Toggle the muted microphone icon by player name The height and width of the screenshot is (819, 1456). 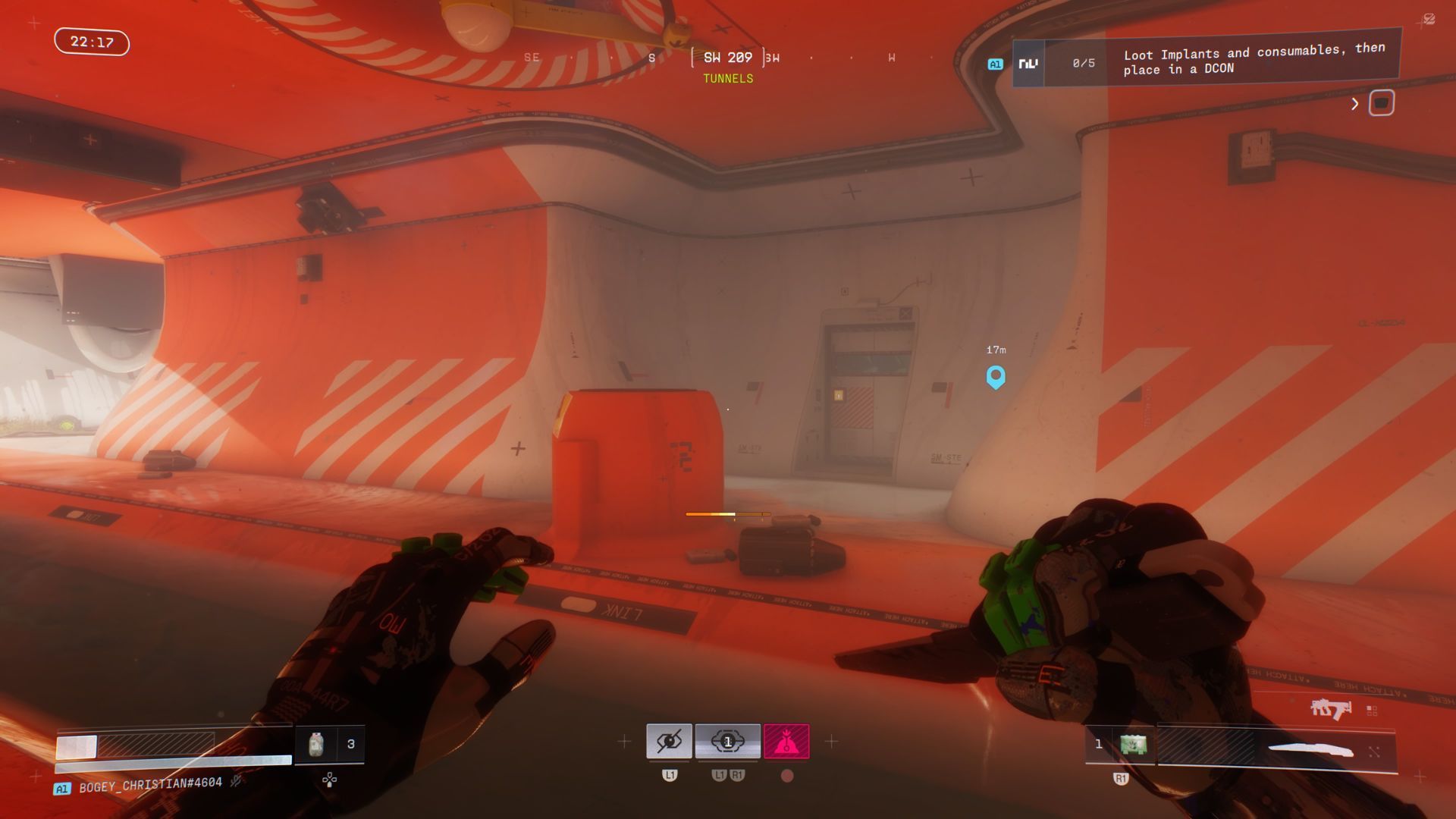(x=237, y=780)
